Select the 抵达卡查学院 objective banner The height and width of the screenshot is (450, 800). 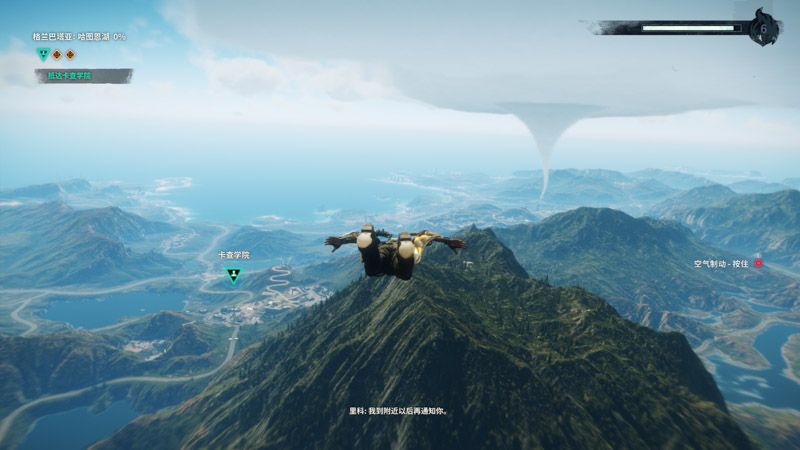(83, 76)
